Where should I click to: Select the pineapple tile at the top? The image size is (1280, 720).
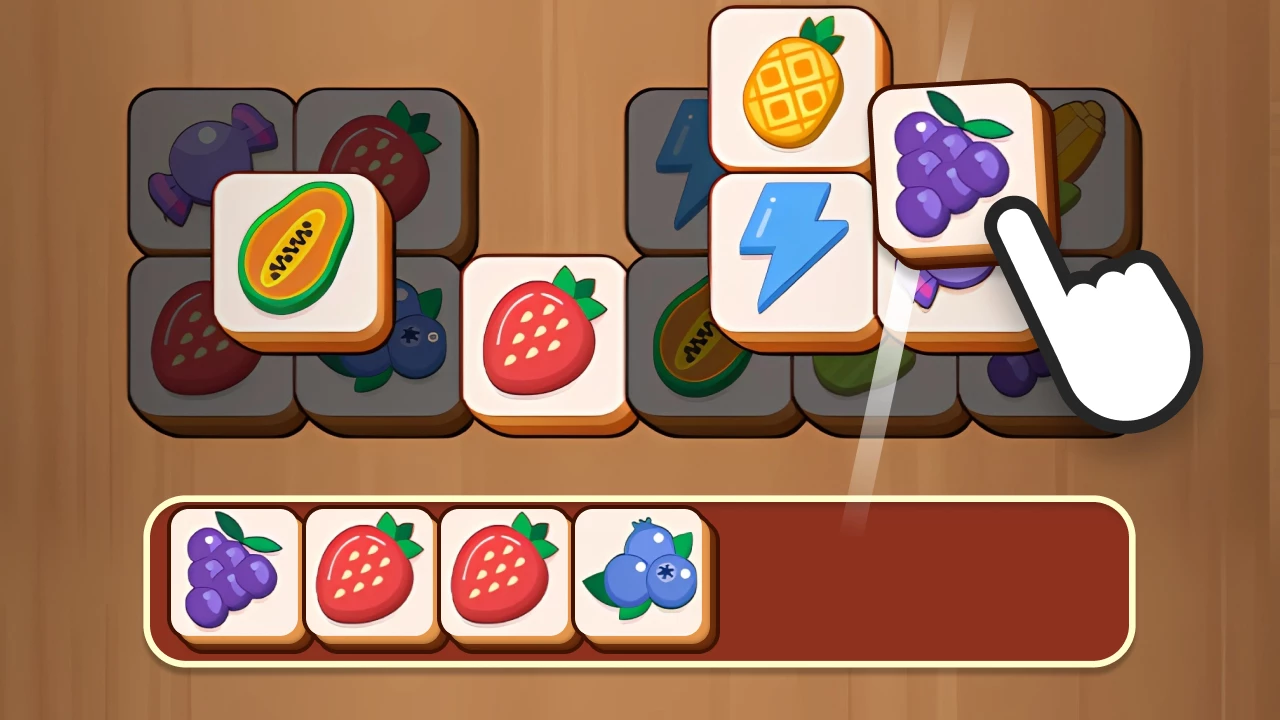(x=793, y=85)
